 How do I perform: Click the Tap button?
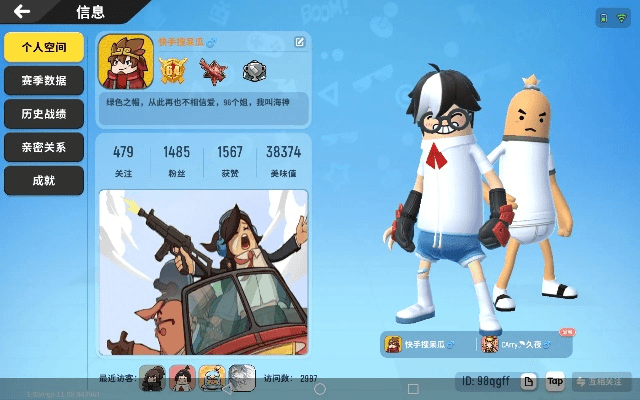(555, 381)
